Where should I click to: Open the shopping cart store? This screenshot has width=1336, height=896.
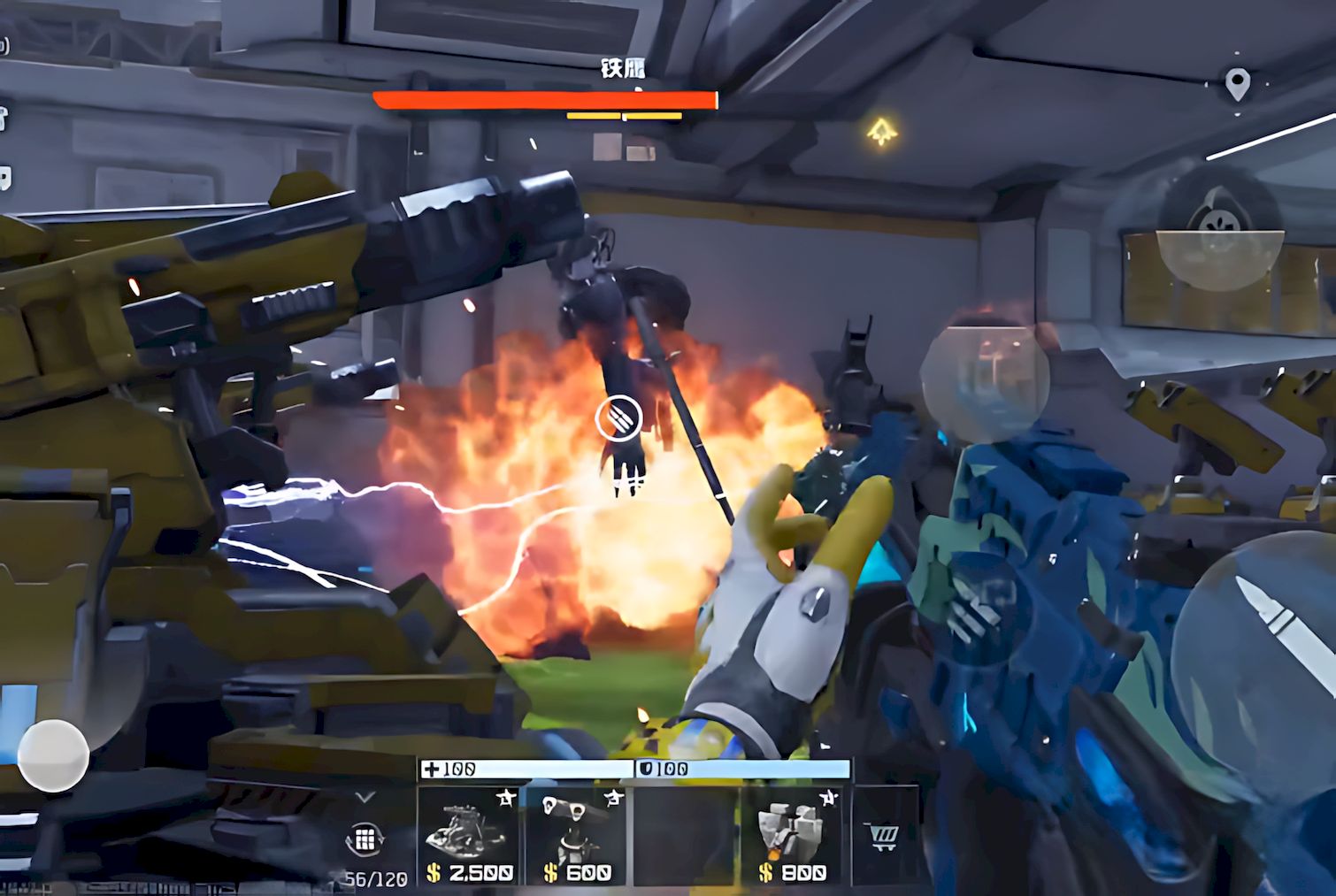pos(884,836)
